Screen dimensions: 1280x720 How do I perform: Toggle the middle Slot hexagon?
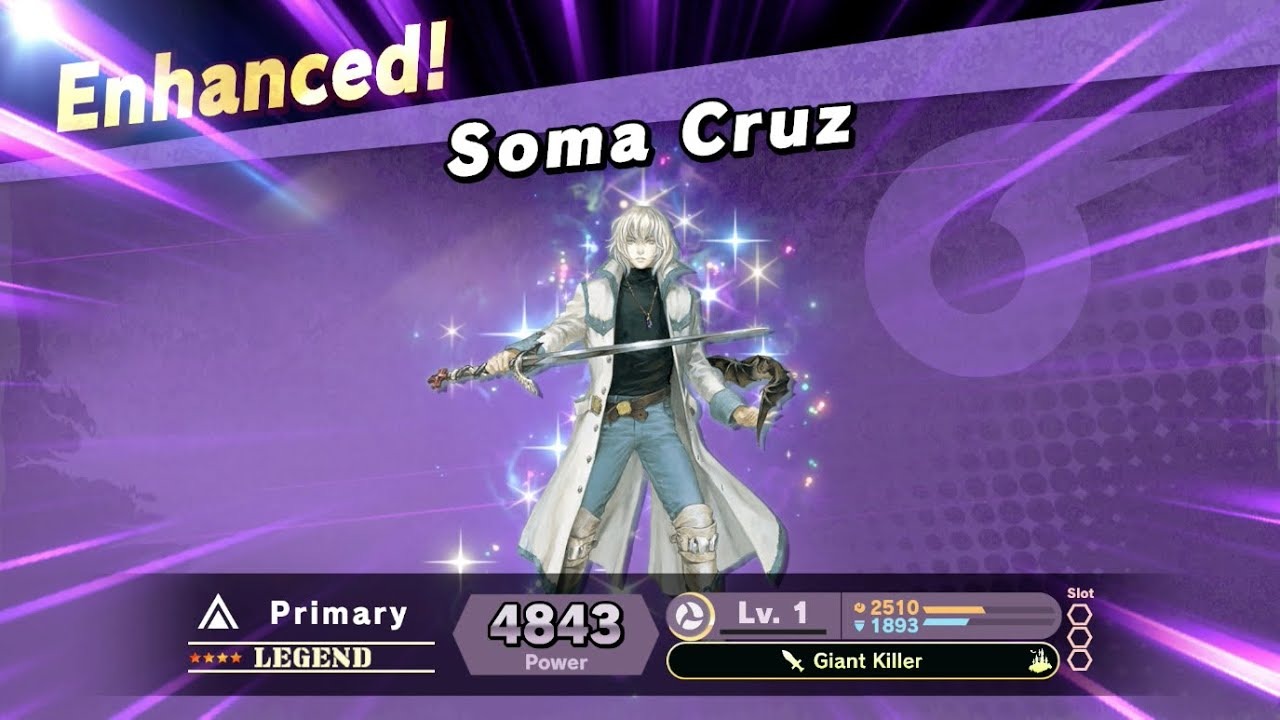coord(1080,636)
